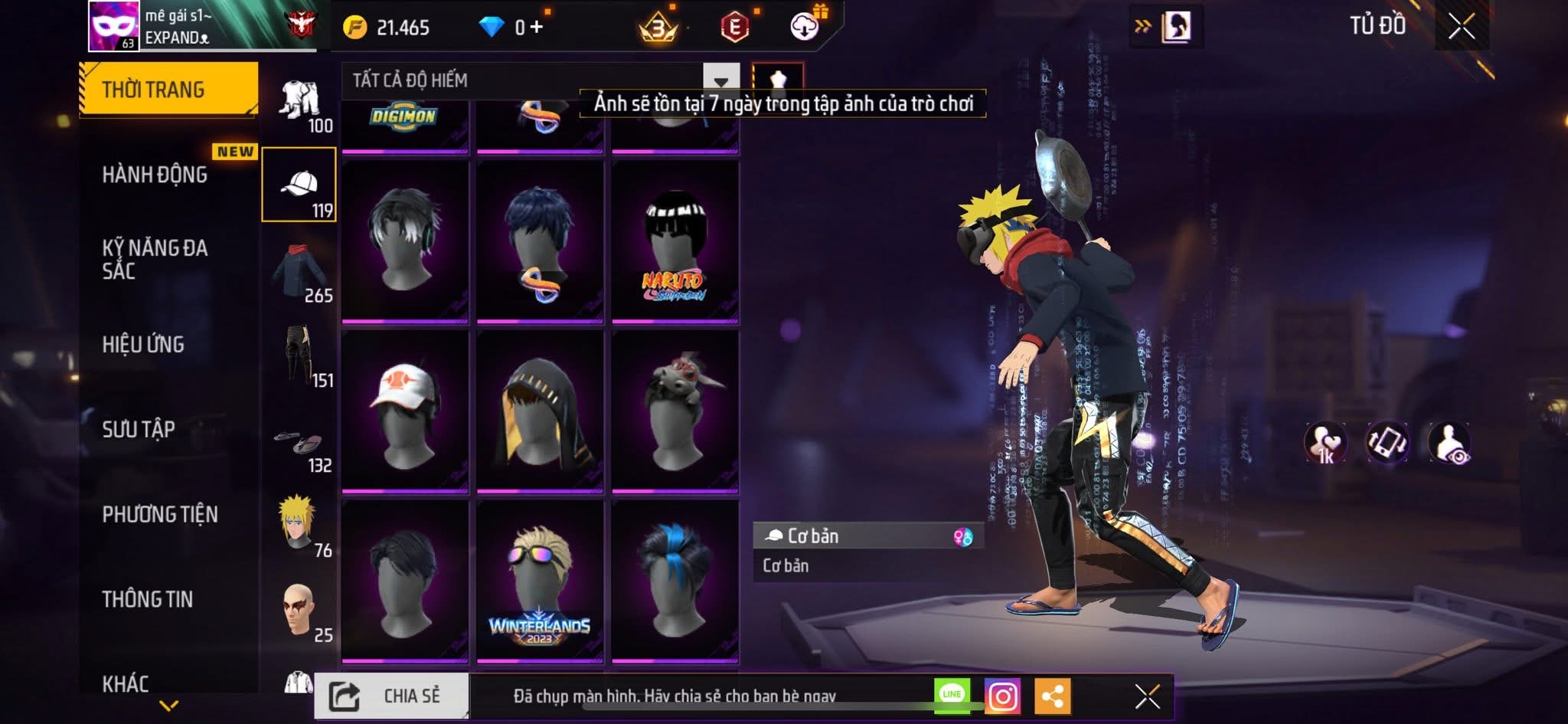Share the screenshot via LINE

tap(952, 695)
